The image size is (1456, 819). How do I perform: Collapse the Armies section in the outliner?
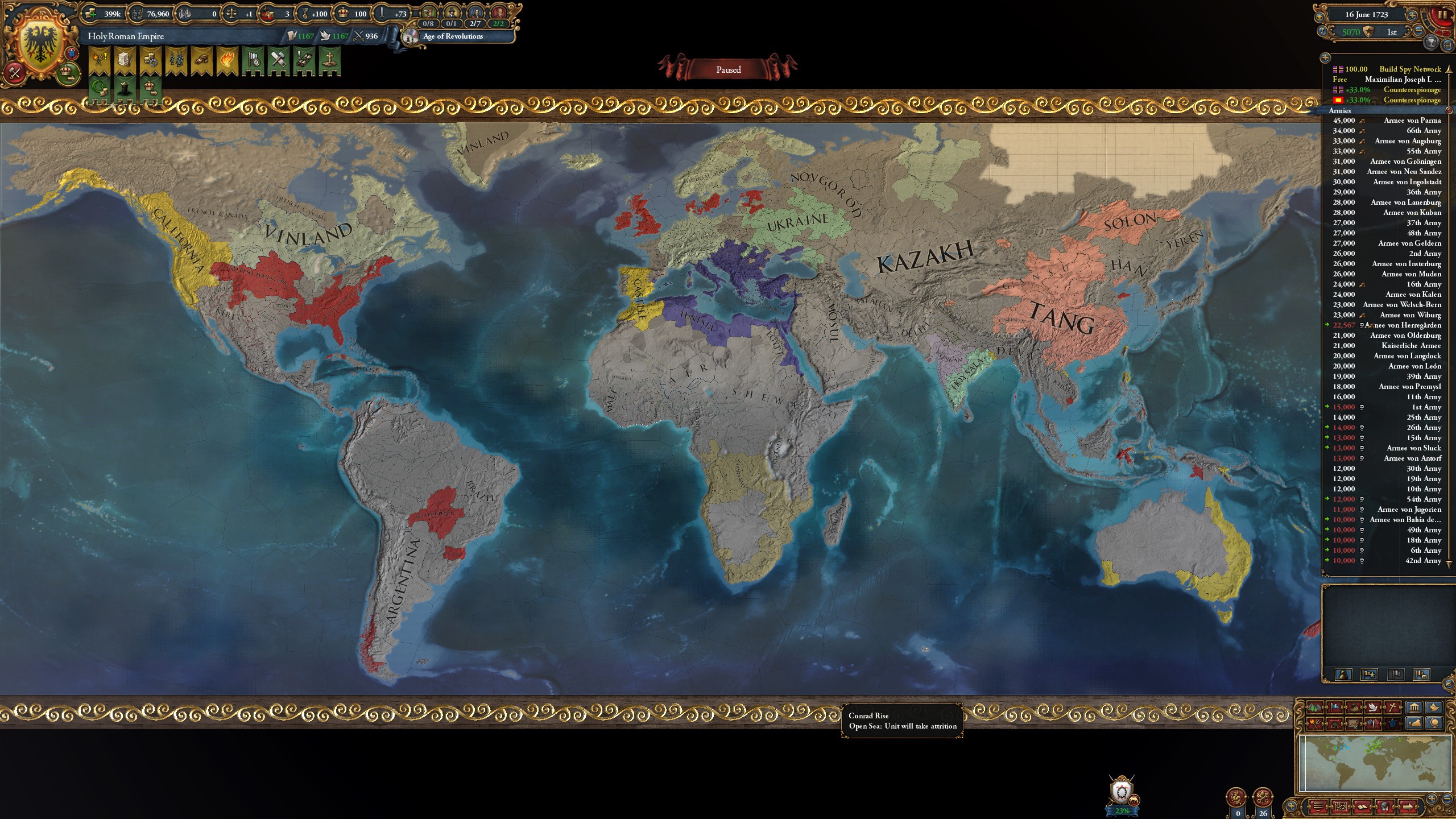pyautogui.click(x=1450, y=111)
